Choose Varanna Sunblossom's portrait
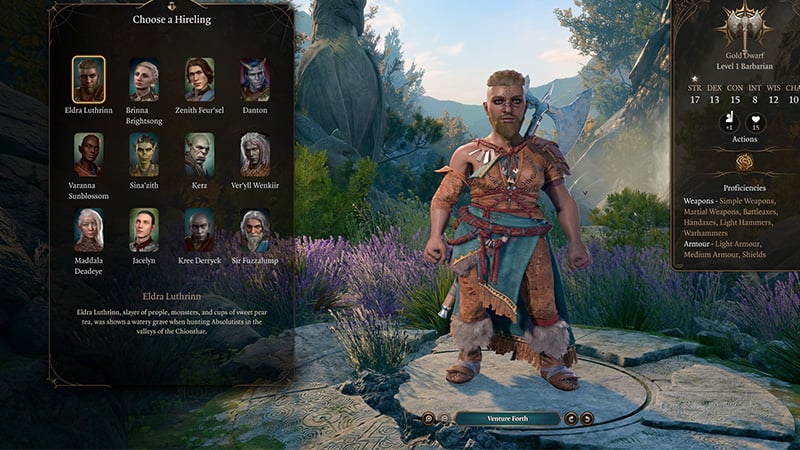800x450 pixels. pyautogui.click(x=88, y=154)
